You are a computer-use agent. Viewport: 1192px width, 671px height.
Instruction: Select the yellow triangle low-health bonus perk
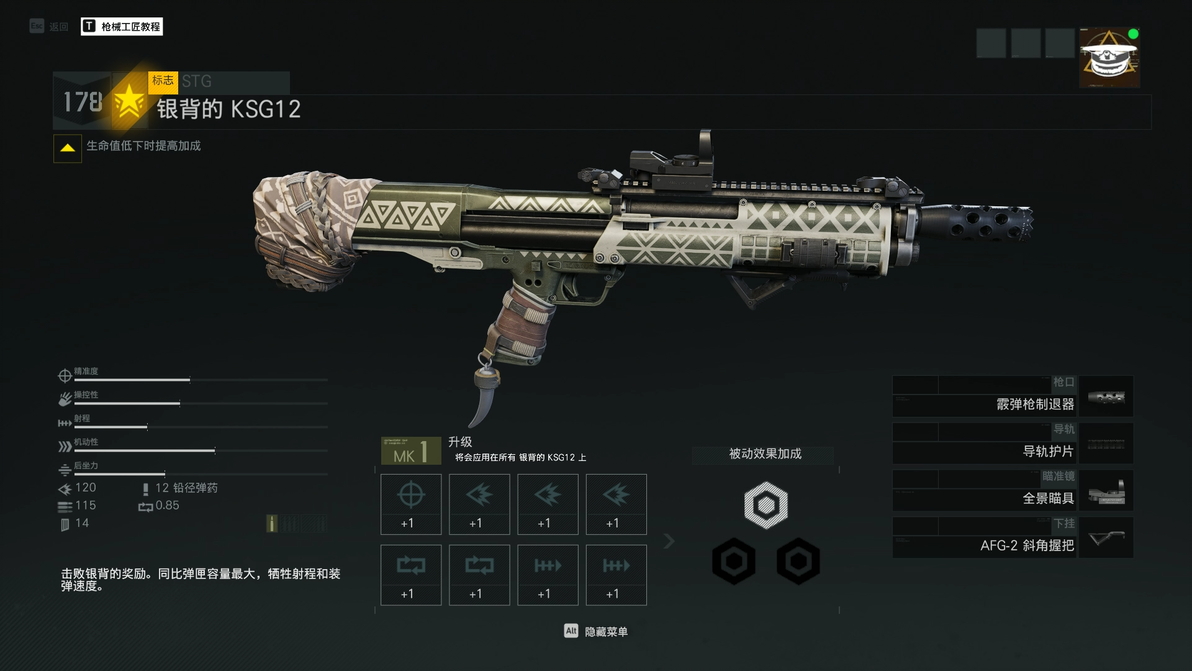coord(68,148)
